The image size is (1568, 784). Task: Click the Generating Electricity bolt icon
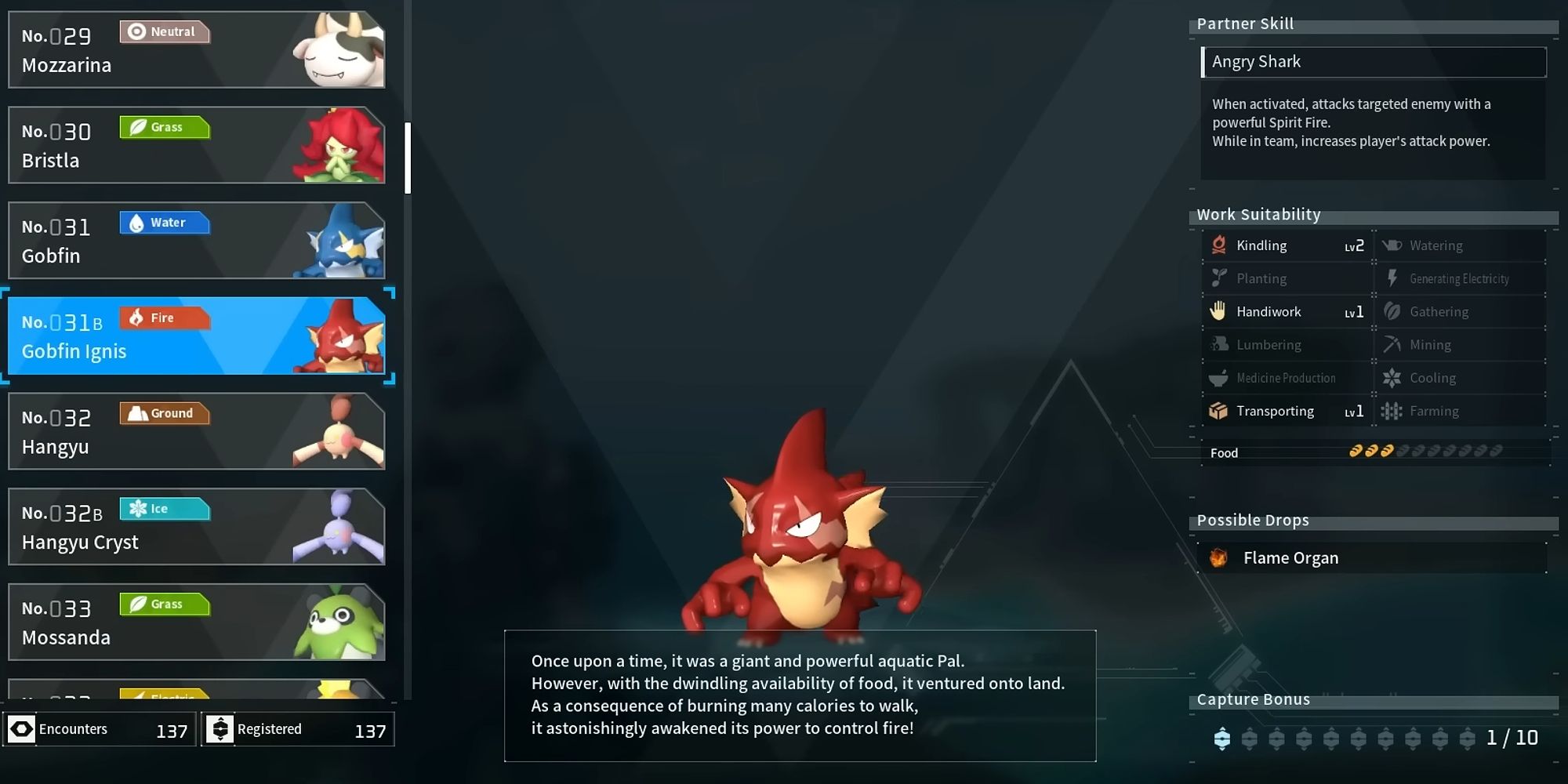click(x=1392, y=278)
